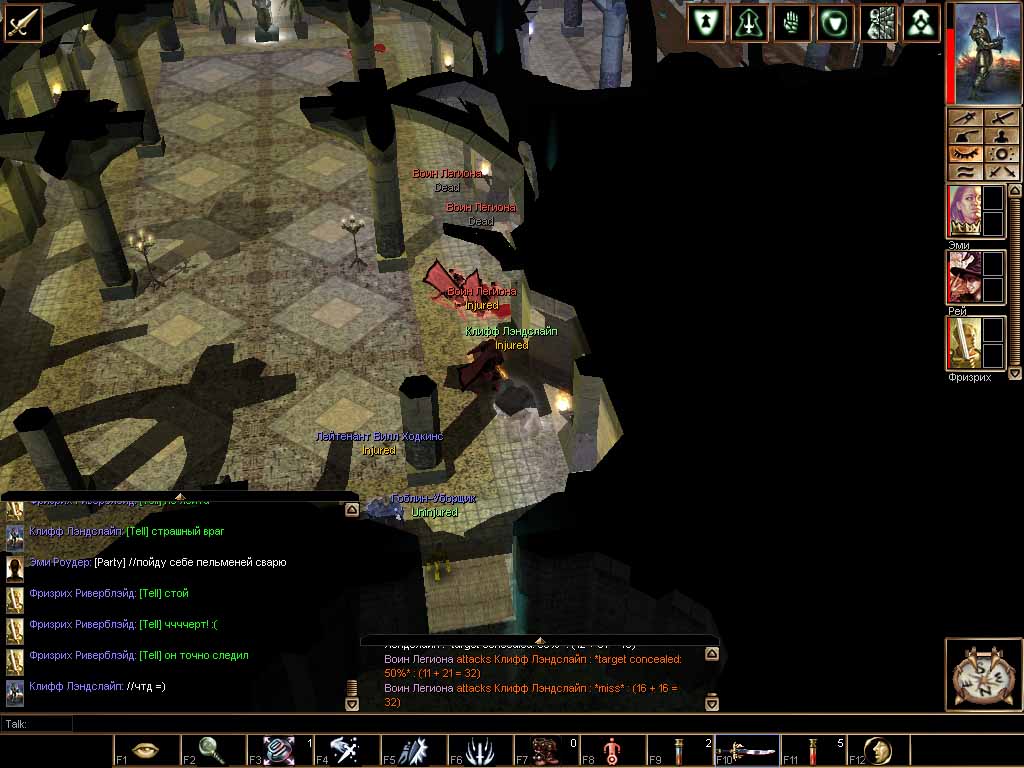The height and width of the screenshot is (768, 1024).
Task: Select party member Рей portrait
Action: 964,277
